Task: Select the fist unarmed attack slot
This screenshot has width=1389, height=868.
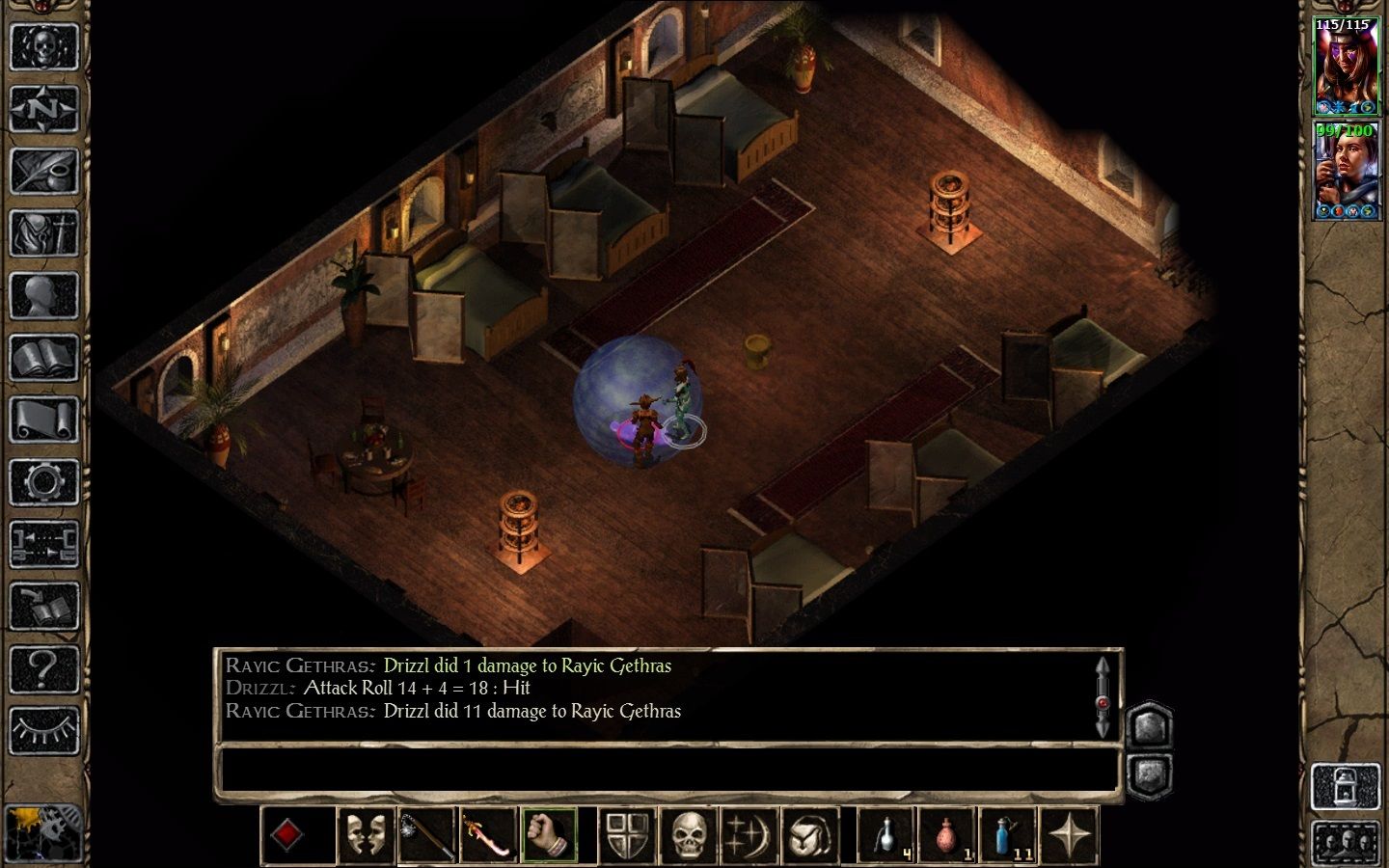Action: (549, 835)
